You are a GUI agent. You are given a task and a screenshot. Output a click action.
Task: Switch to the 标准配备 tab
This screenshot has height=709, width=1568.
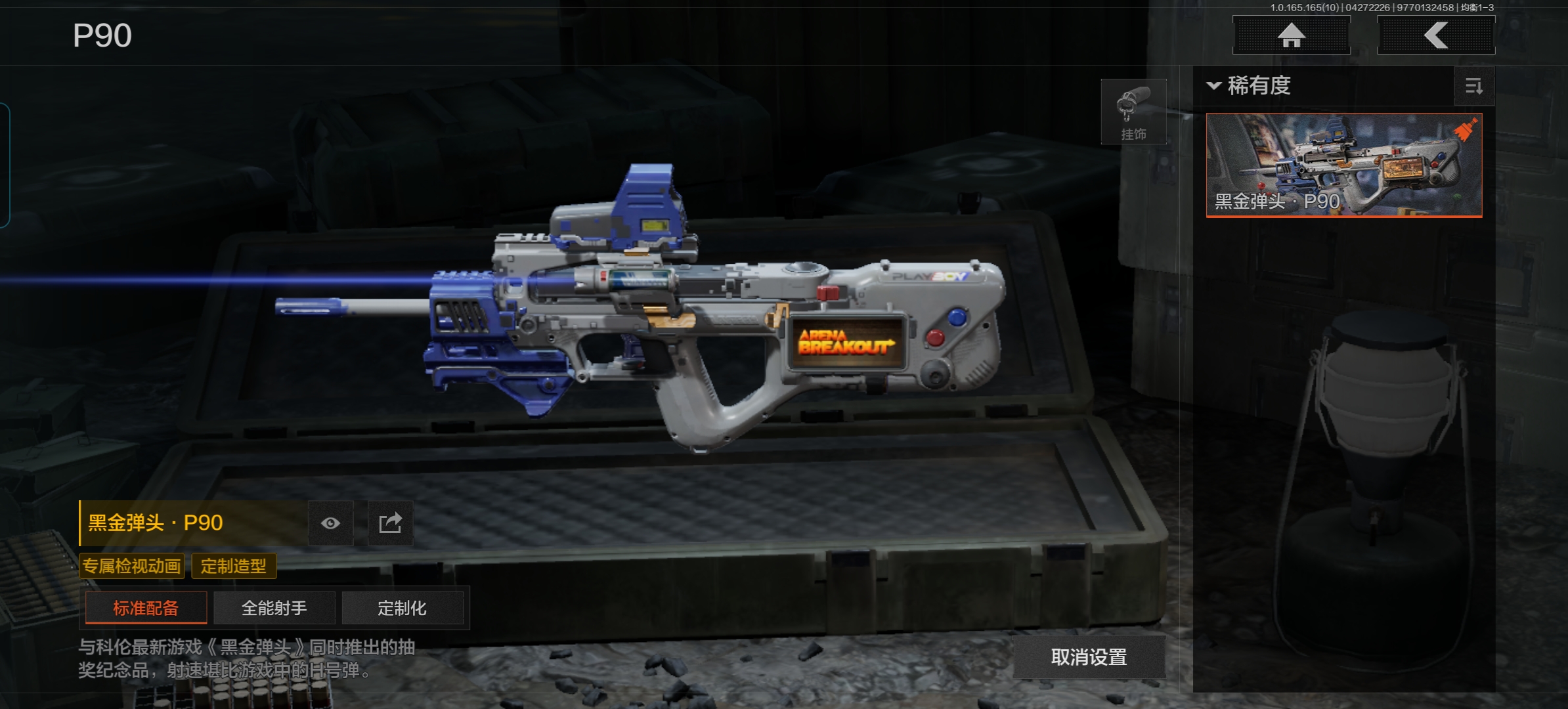(146, 608)
